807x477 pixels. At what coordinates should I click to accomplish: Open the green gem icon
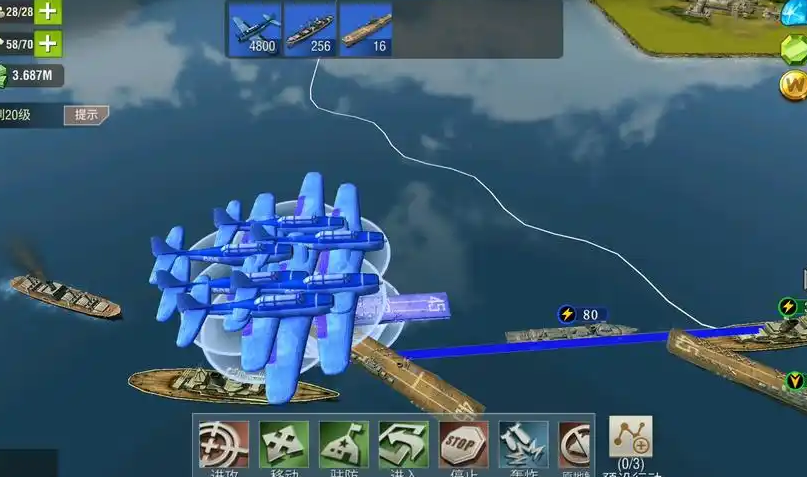click(796, 49)
